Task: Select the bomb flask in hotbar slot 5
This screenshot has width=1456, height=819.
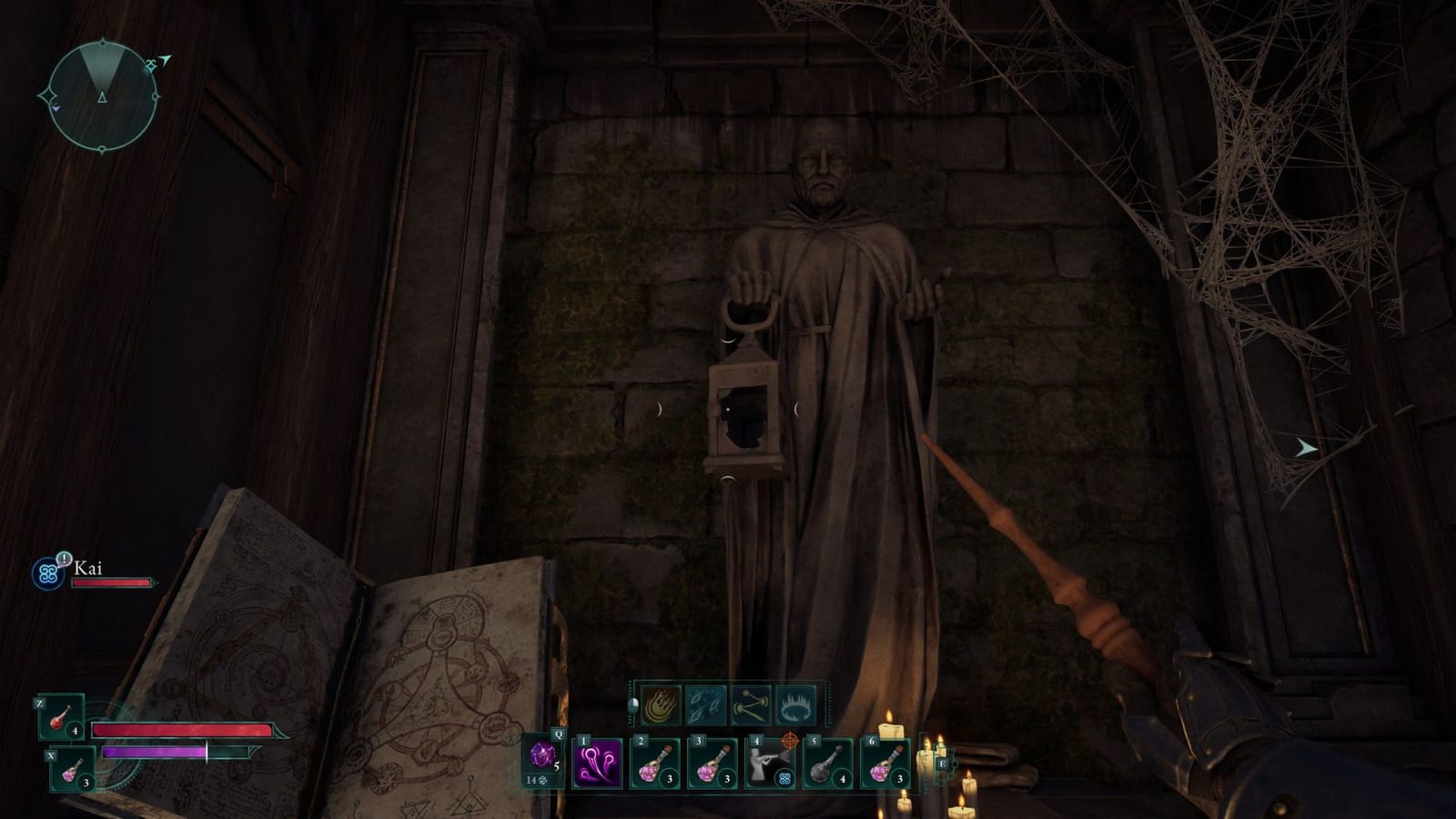Action: [x=829, y=763]
